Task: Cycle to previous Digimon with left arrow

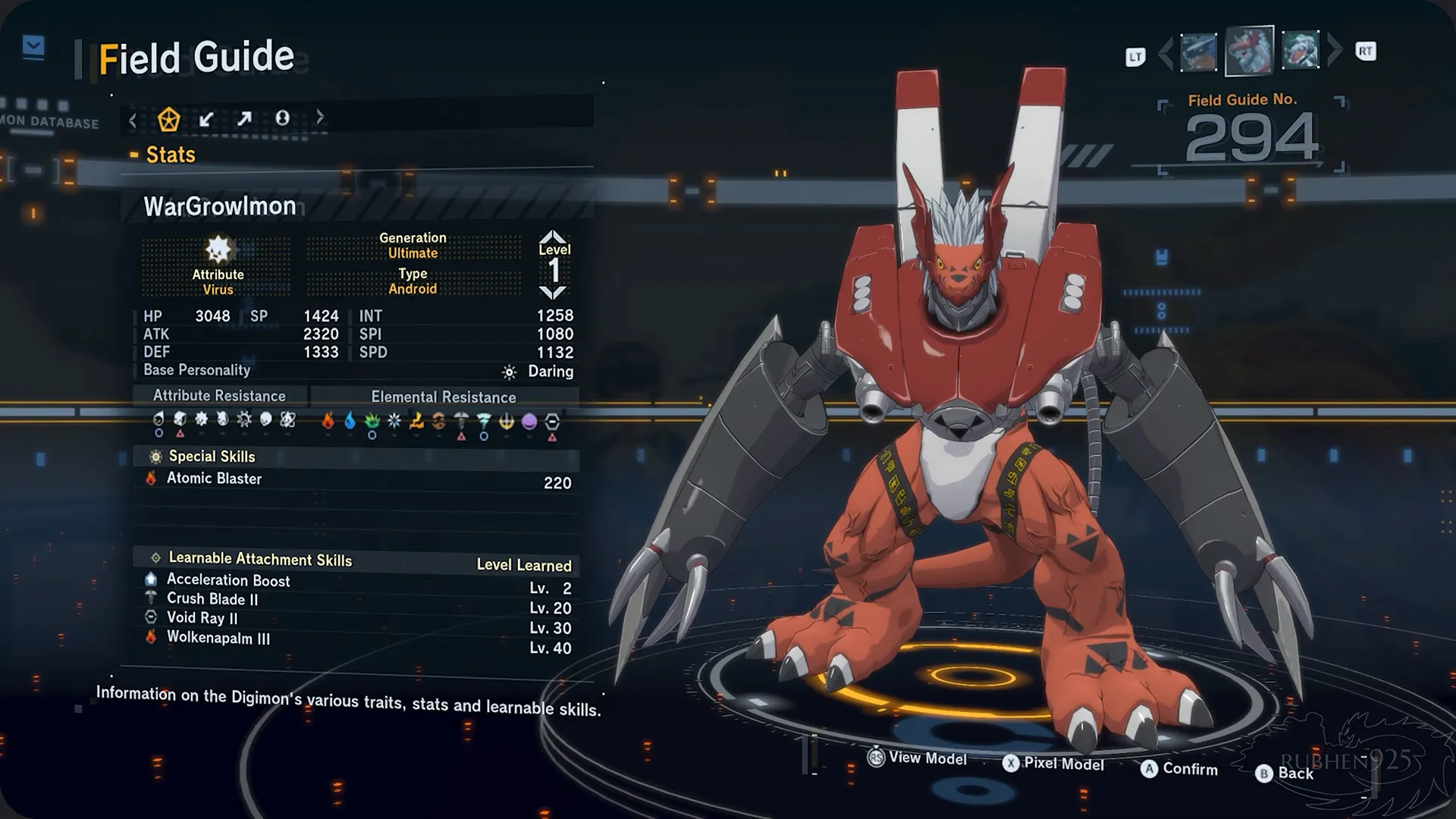Action: point(1166,52)
